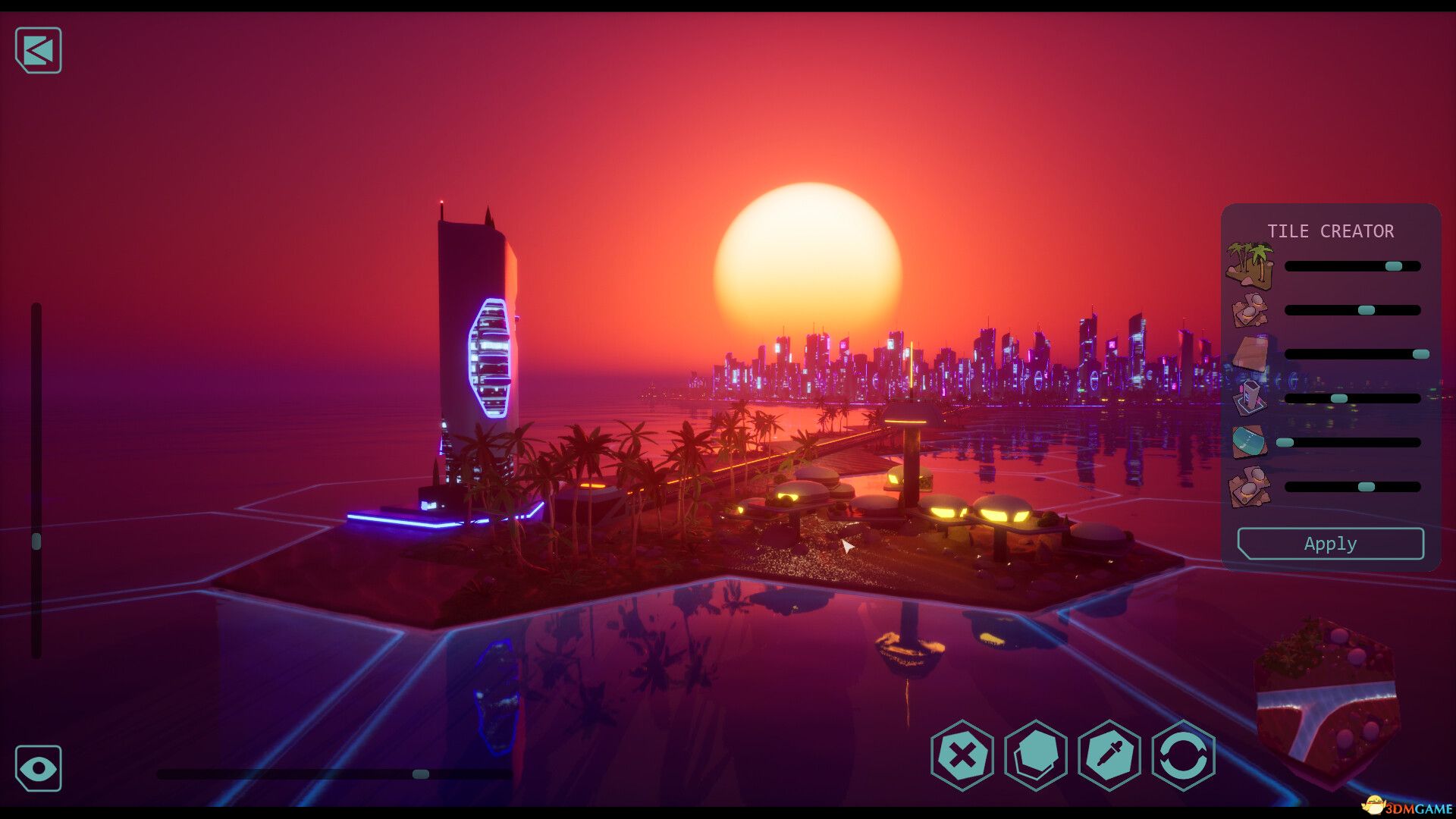Click the vertical slider on the left edge

(x=36, y=541)
